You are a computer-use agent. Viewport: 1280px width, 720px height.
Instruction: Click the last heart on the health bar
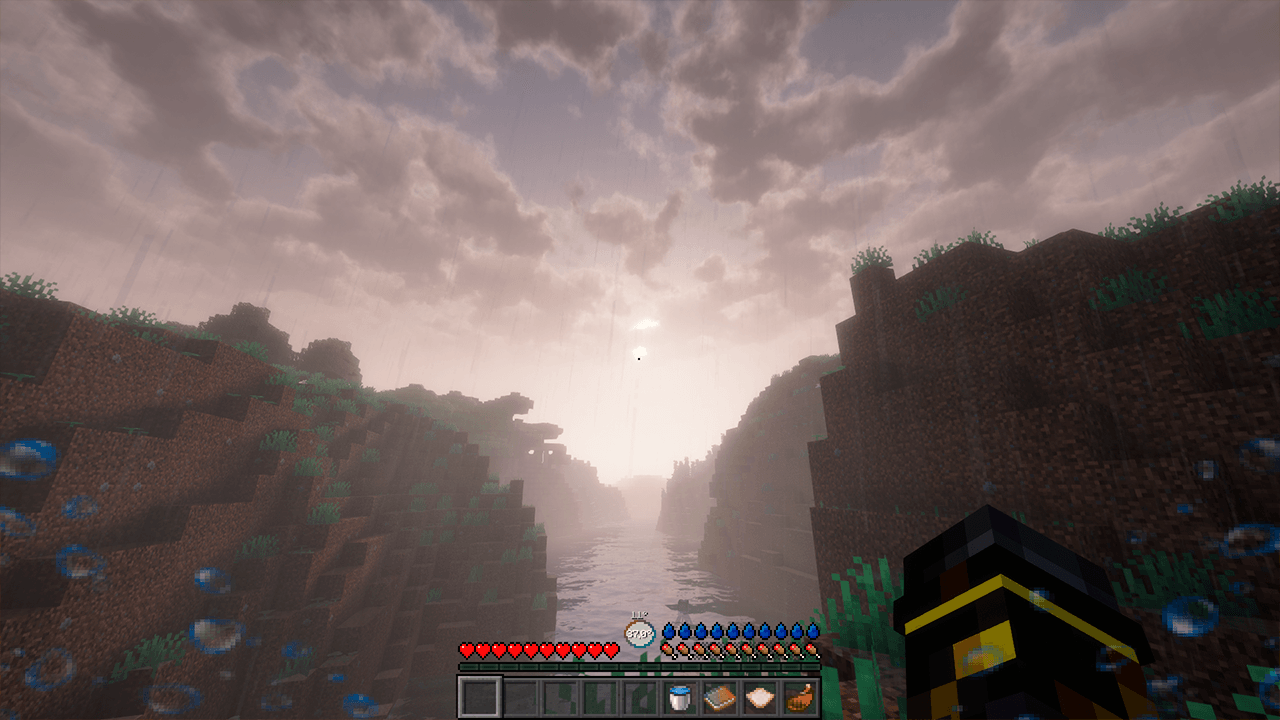[x=610, y=649]
